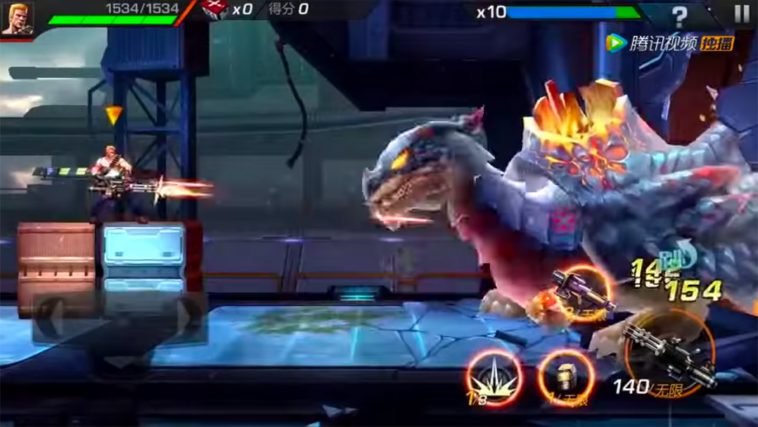Click the player character portrait
Image resolution: width=758 pixels, height=427 pixels.
pos(17,18)
